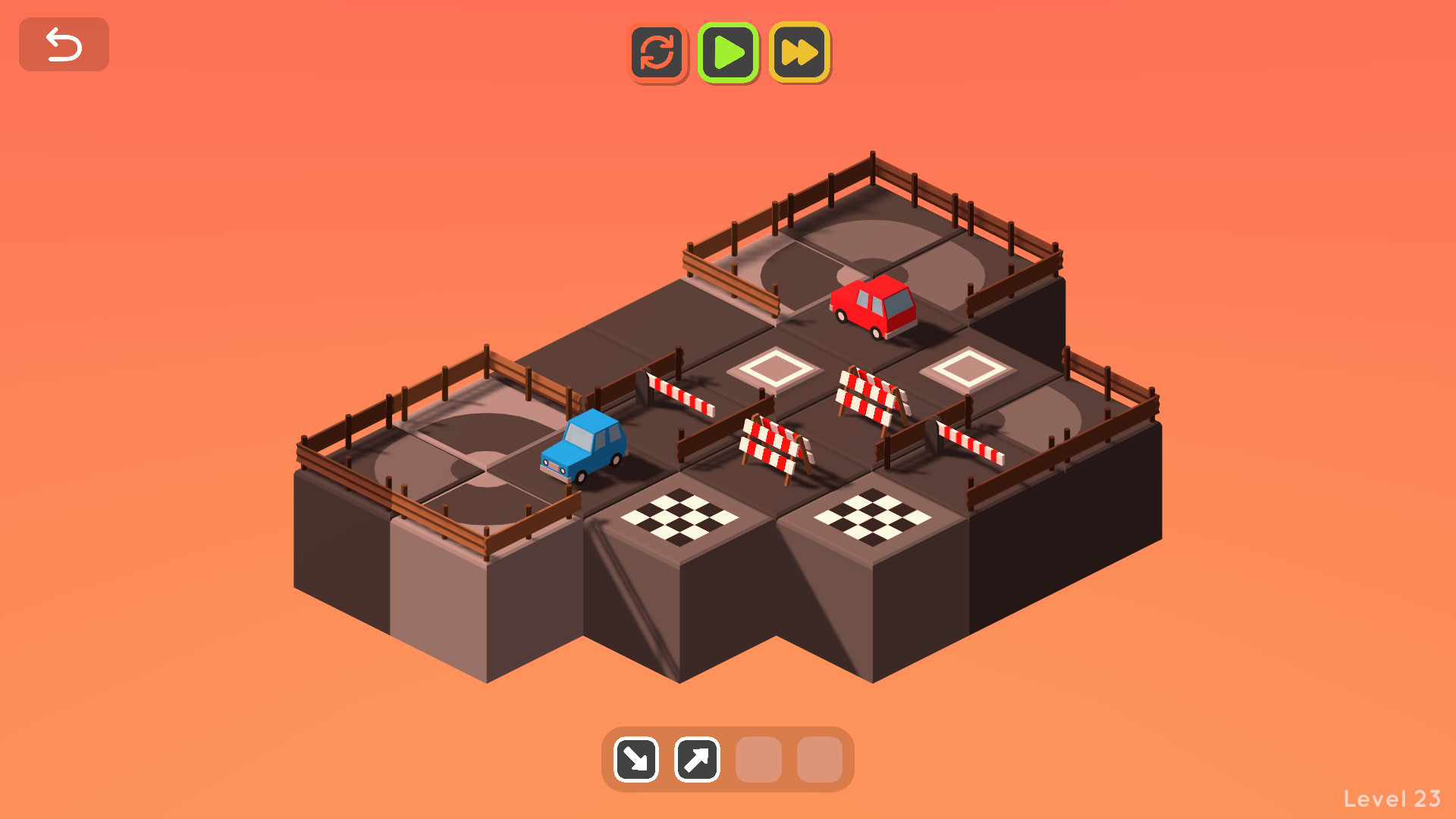Select the red car
Viewport: 1456px width, 819px height.
(874, 307)
